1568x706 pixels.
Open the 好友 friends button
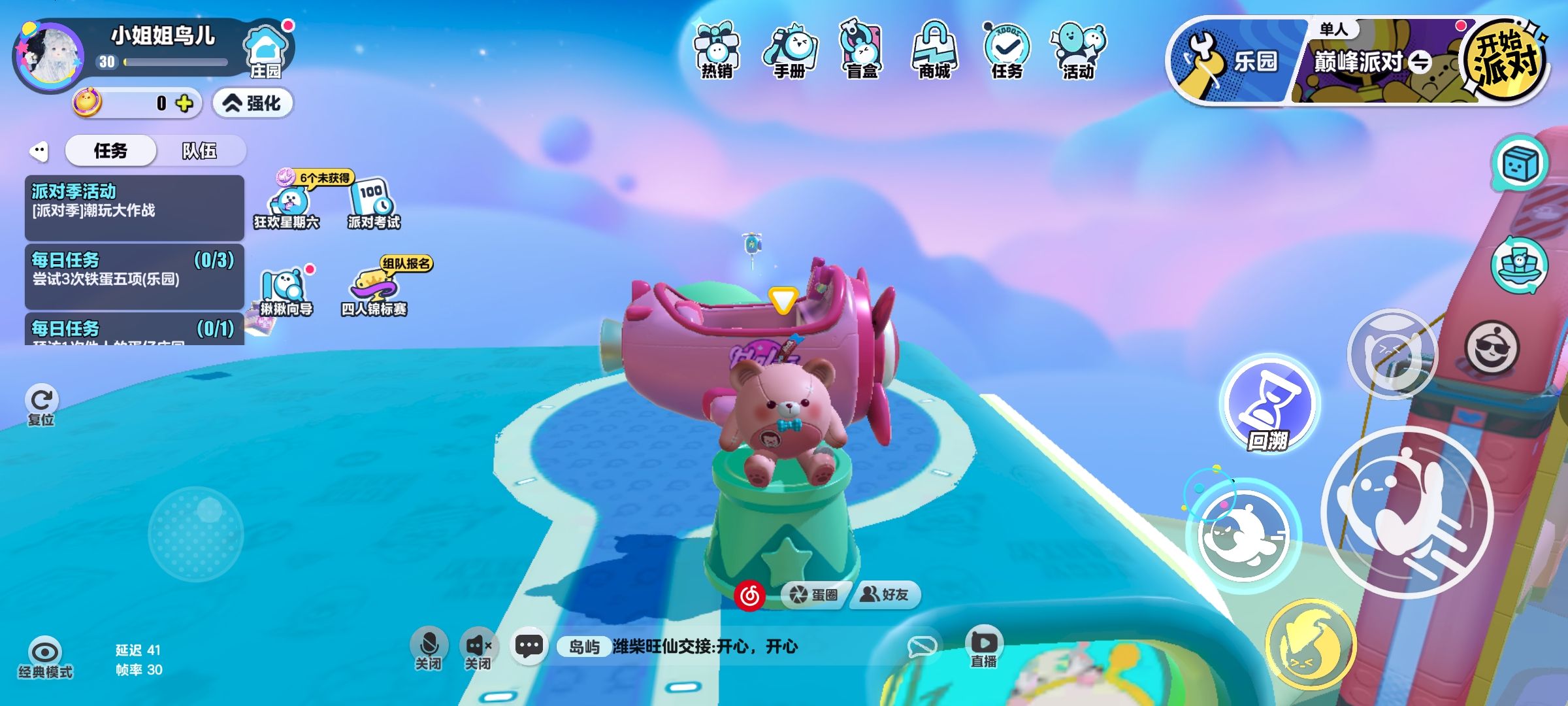pos(885,594)
